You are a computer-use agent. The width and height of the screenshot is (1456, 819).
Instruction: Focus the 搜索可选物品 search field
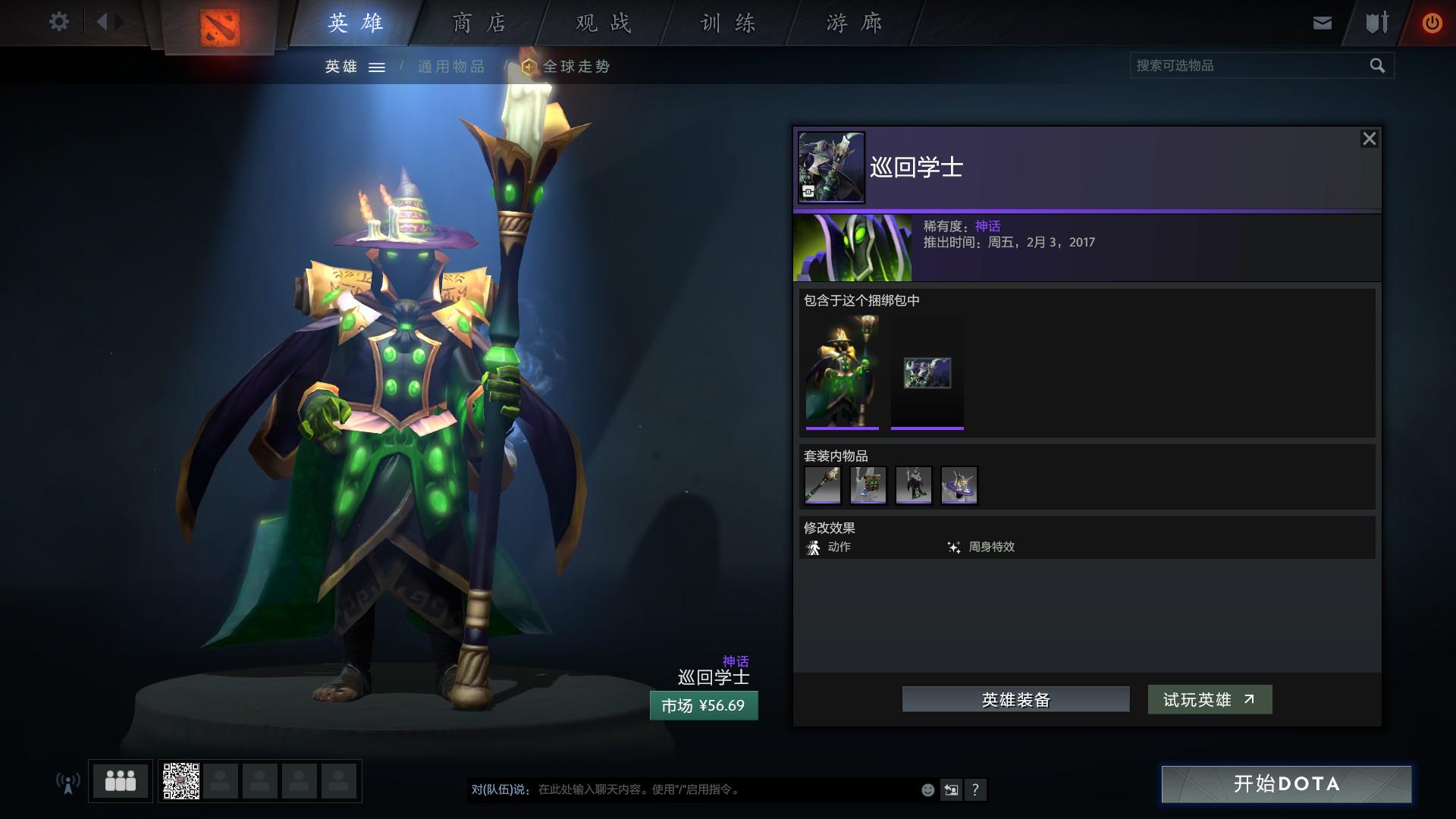1247,66
